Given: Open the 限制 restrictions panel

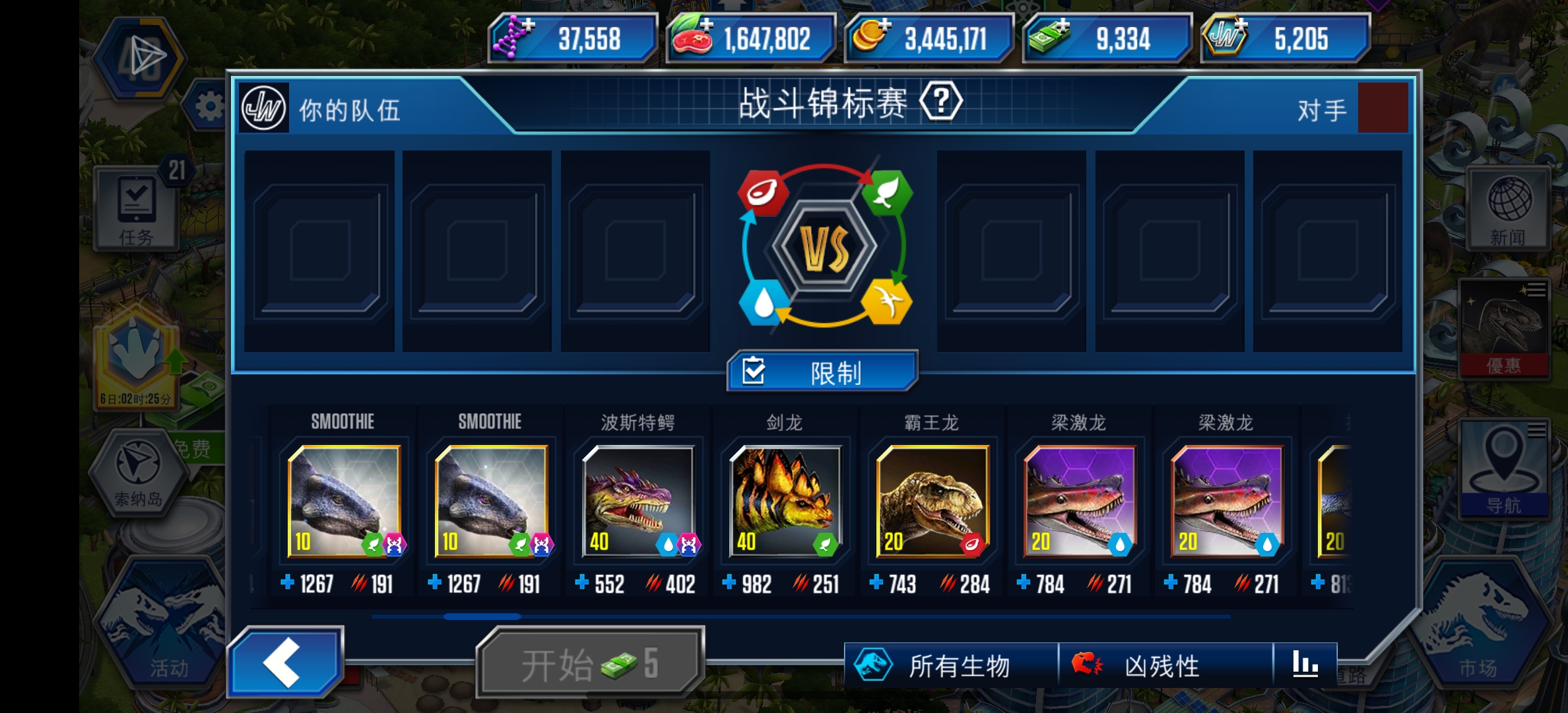Looking at the screenshot, I should (x=820, y=371).
